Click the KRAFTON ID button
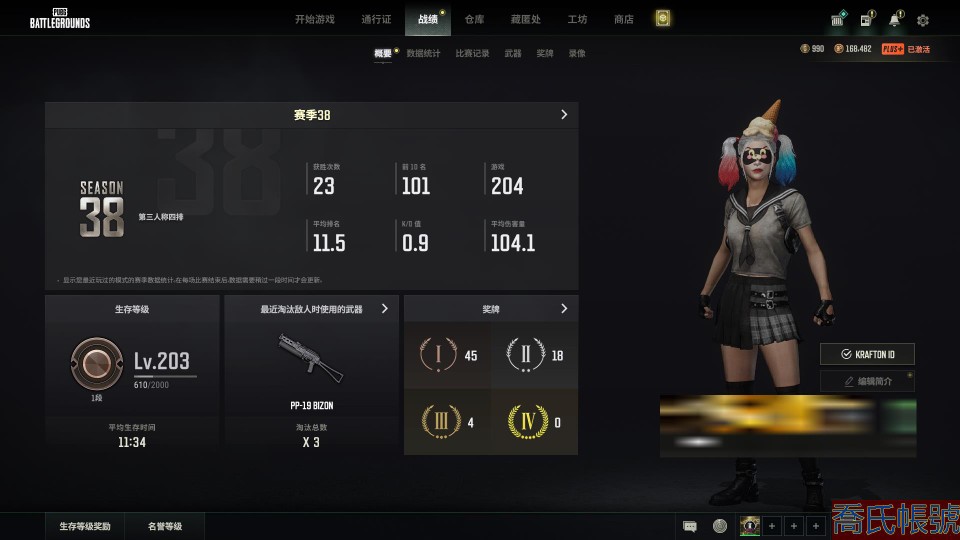This screenshot has width=960, height=540. pyautogui.click(x=867, y=354)
